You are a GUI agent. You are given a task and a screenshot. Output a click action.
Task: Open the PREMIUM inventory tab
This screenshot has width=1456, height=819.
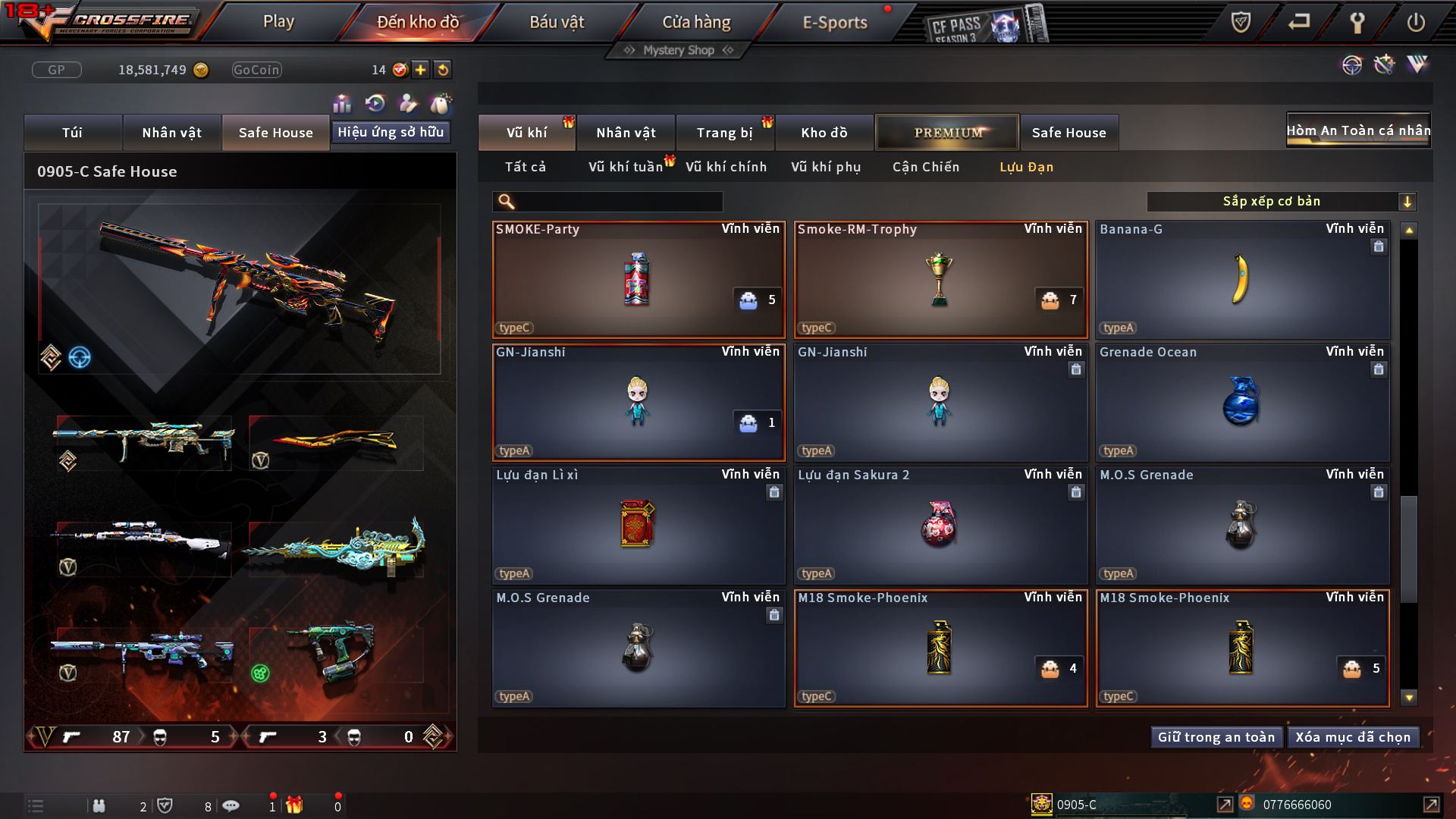tap(947, 133)
